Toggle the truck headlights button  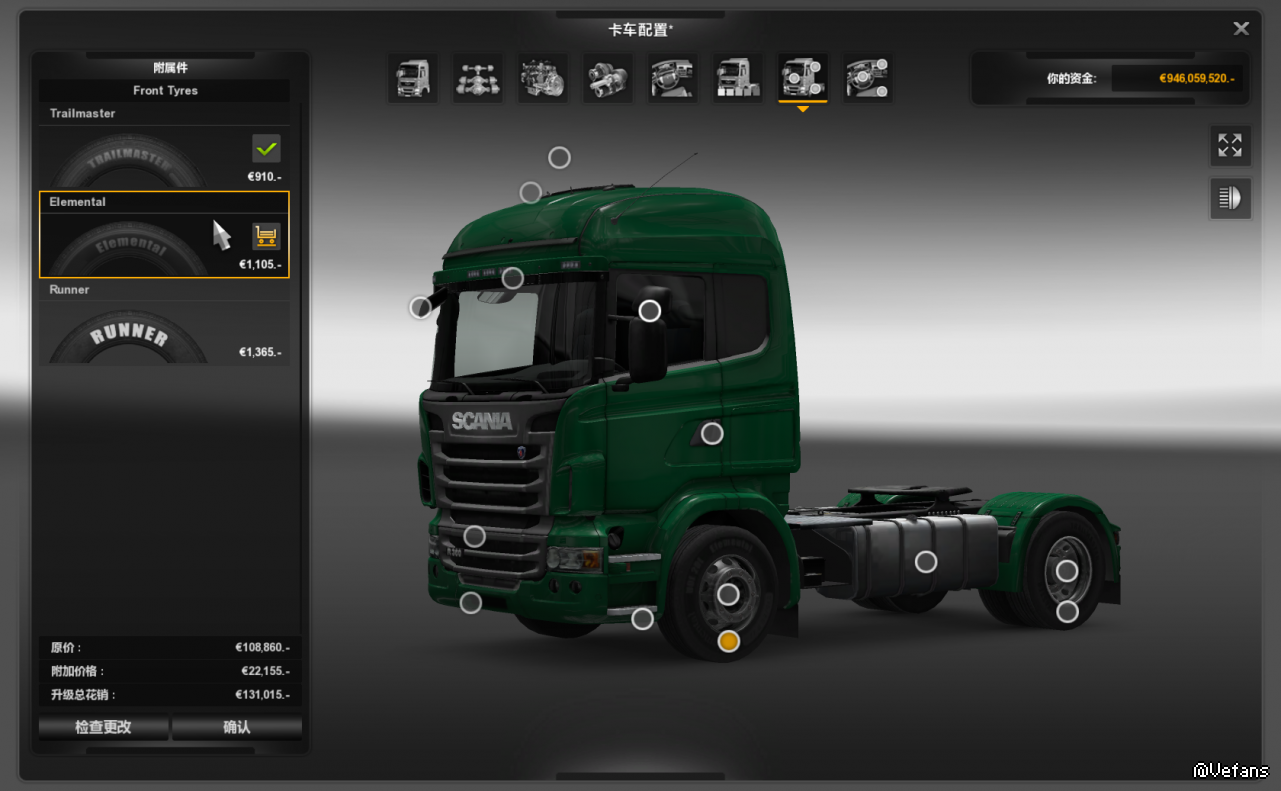[1230, 198]
